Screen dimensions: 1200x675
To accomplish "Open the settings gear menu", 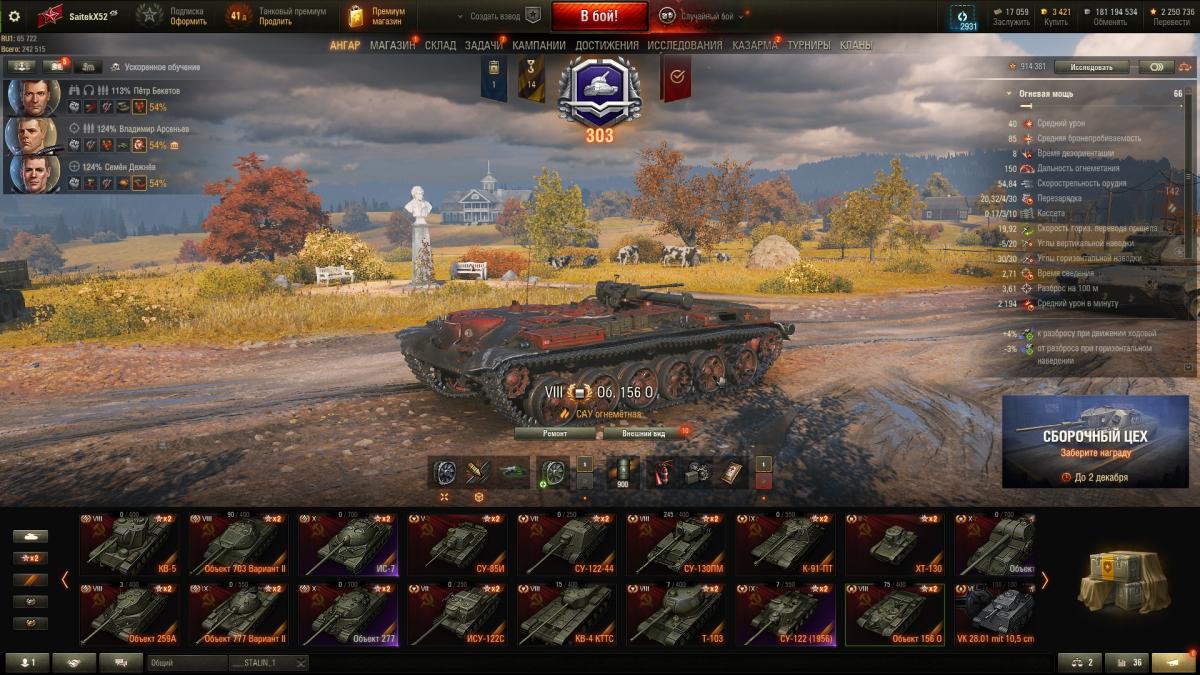I will [x=14, y=16].
